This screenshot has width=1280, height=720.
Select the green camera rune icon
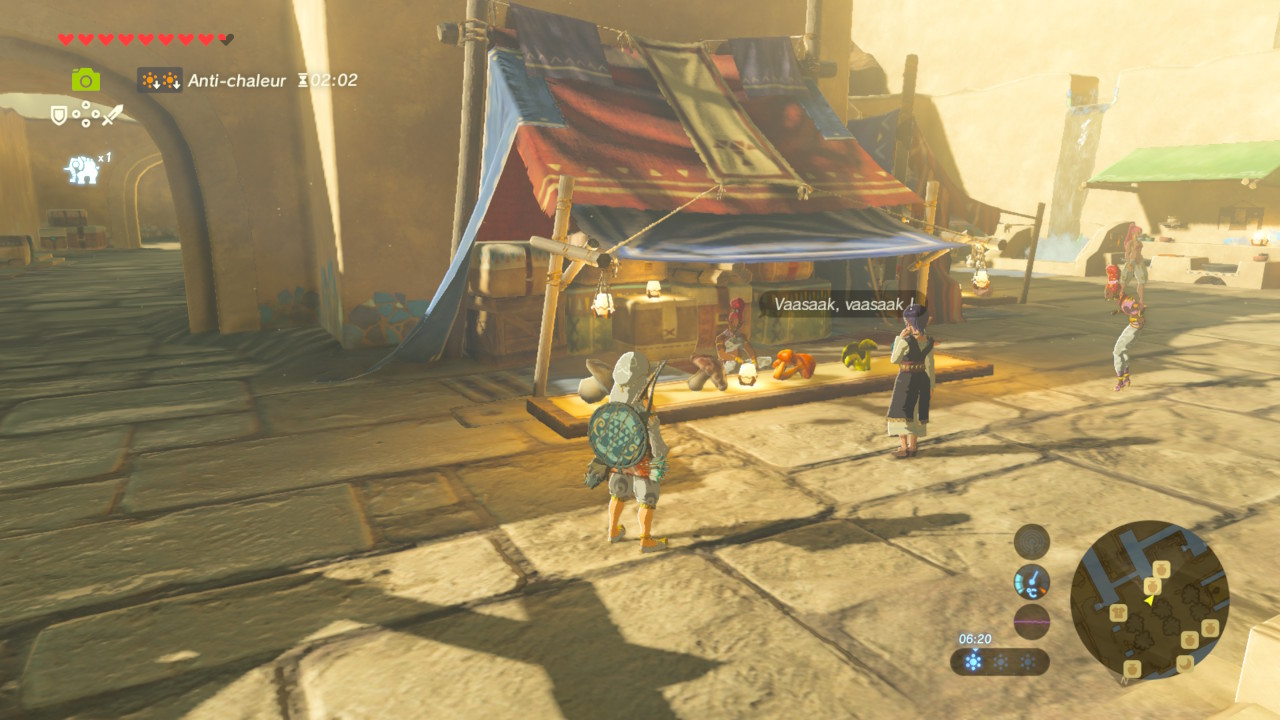click(86, 80)
